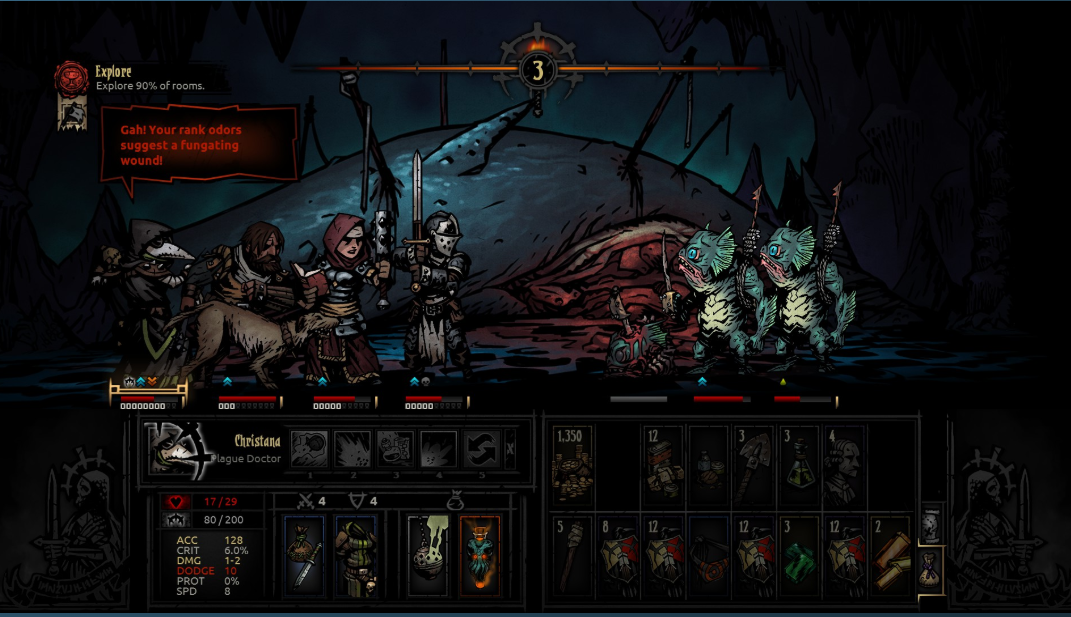Open the Explore quest objective emblem
The width and height of the screenshot is (1071, 617).
[x=73, y=78]
